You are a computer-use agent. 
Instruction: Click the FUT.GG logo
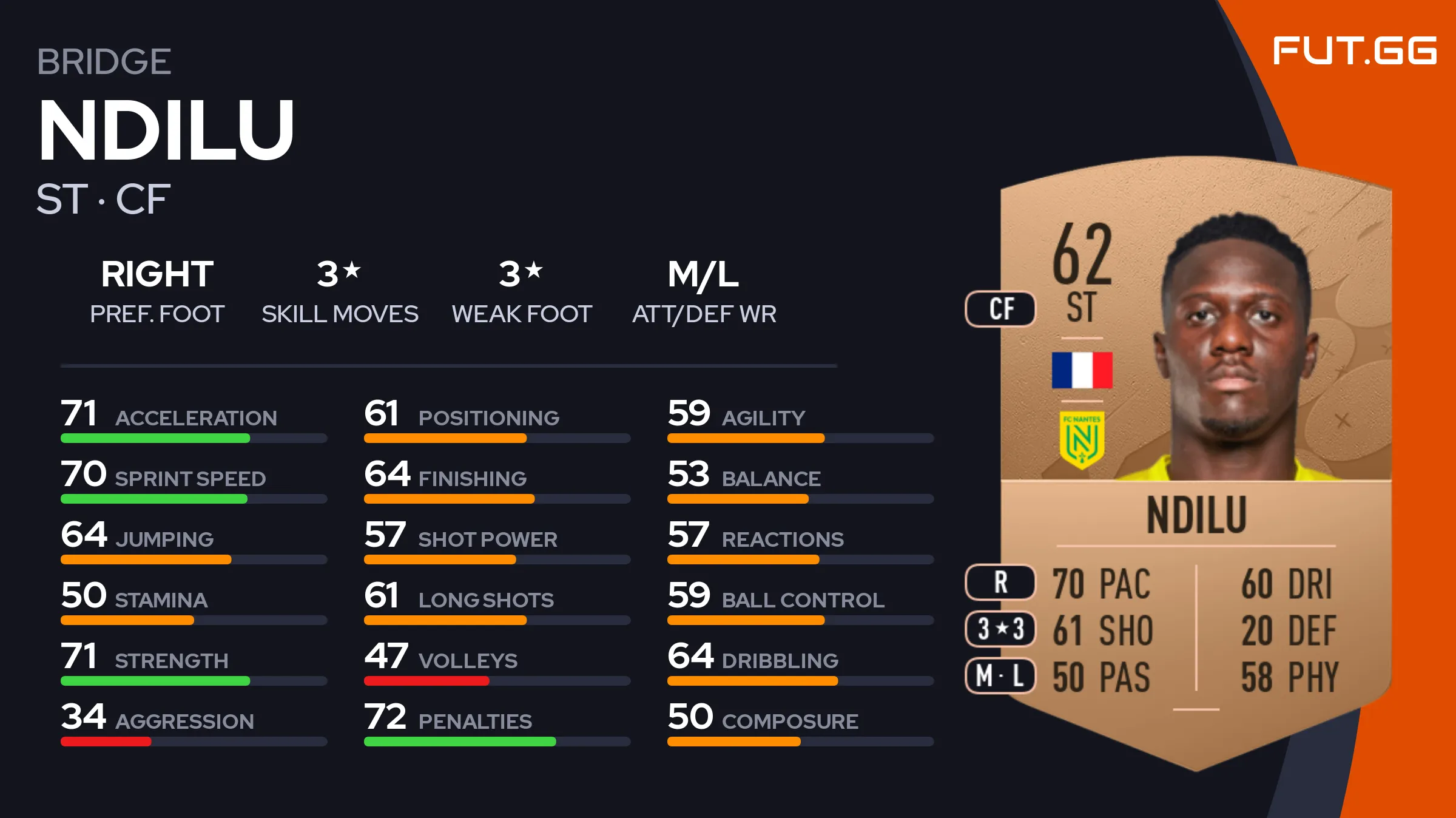(1354, 50)
